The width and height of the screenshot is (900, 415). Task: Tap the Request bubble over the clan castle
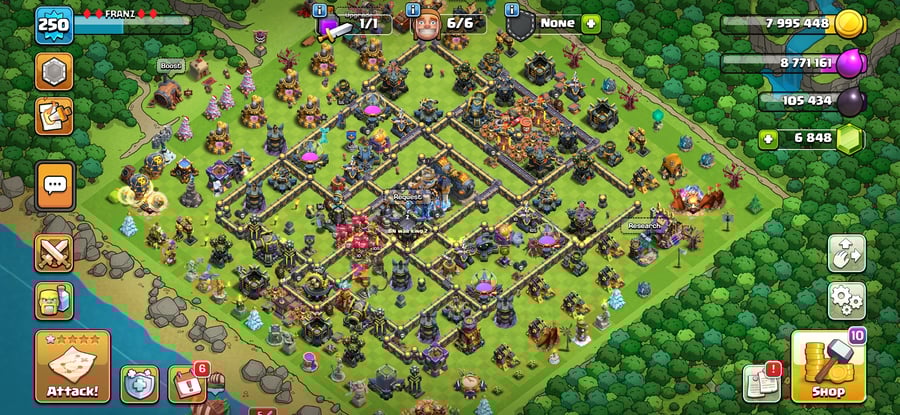tap(408, 197)
